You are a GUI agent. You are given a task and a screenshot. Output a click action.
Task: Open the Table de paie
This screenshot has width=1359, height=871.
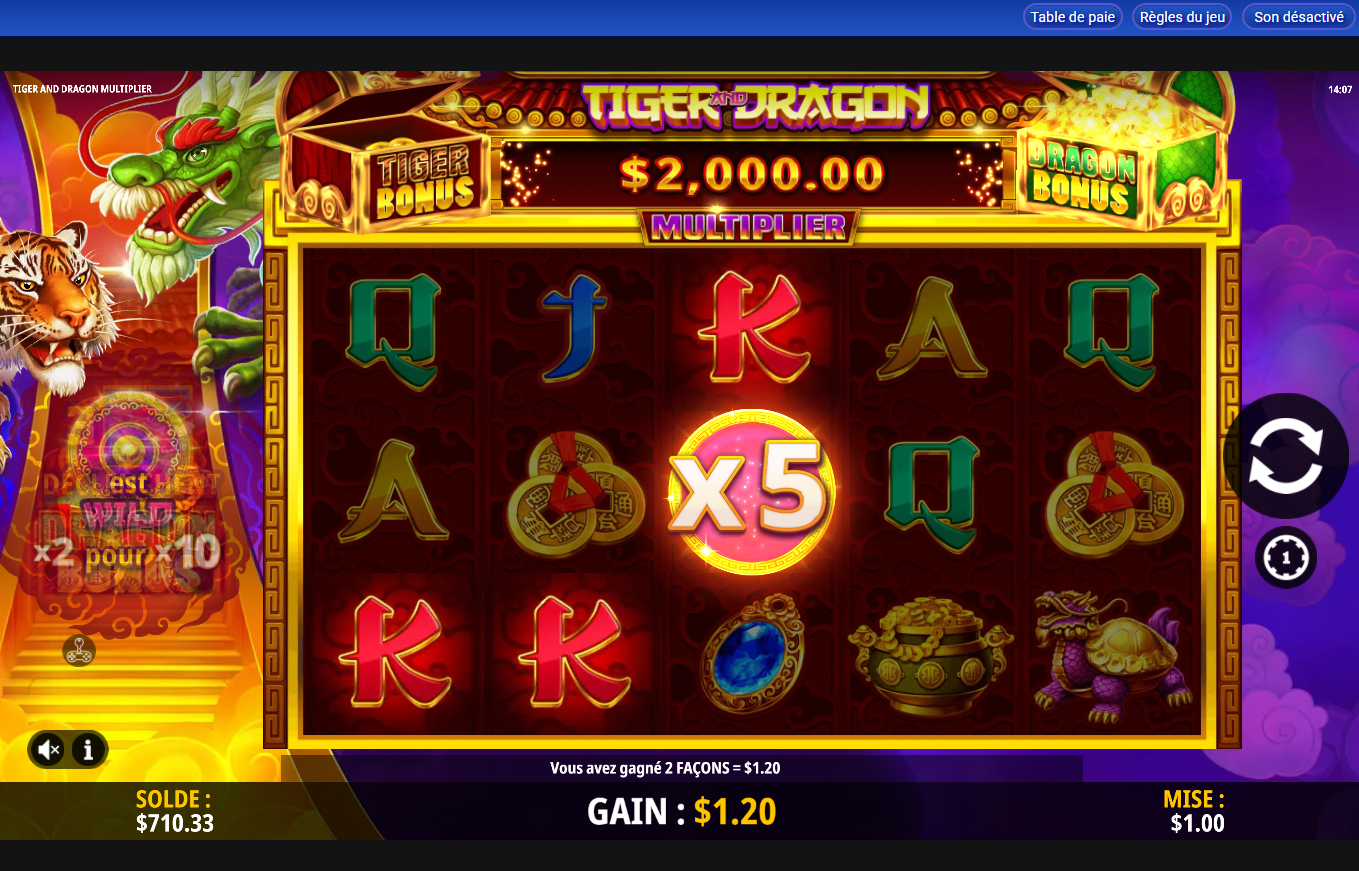tap(1072, 16)
